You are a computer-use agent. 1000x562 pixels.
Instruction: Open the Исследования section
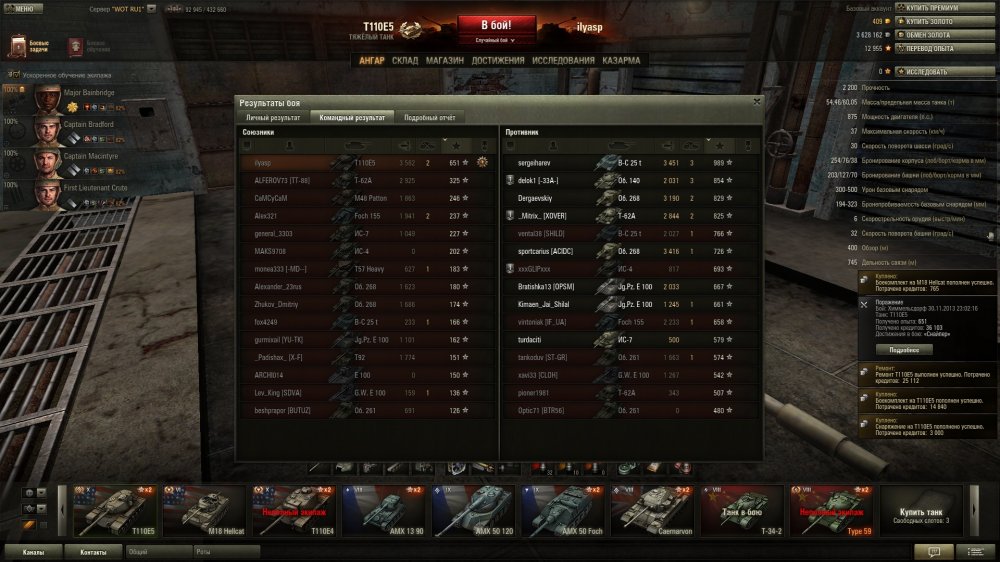tap(563, 60)
